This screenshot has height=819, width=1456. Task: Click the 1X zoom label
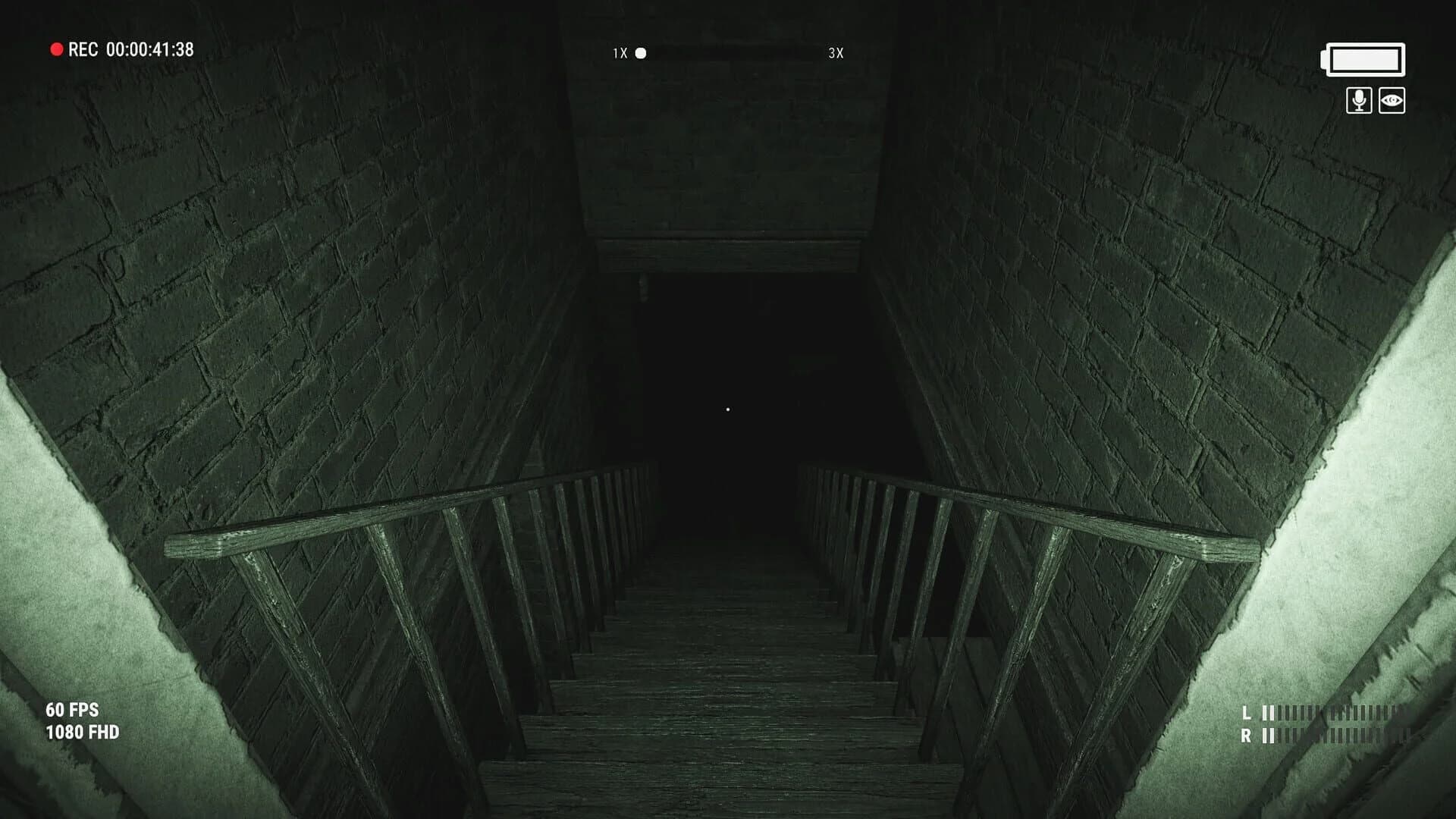(x=618, y=54)
